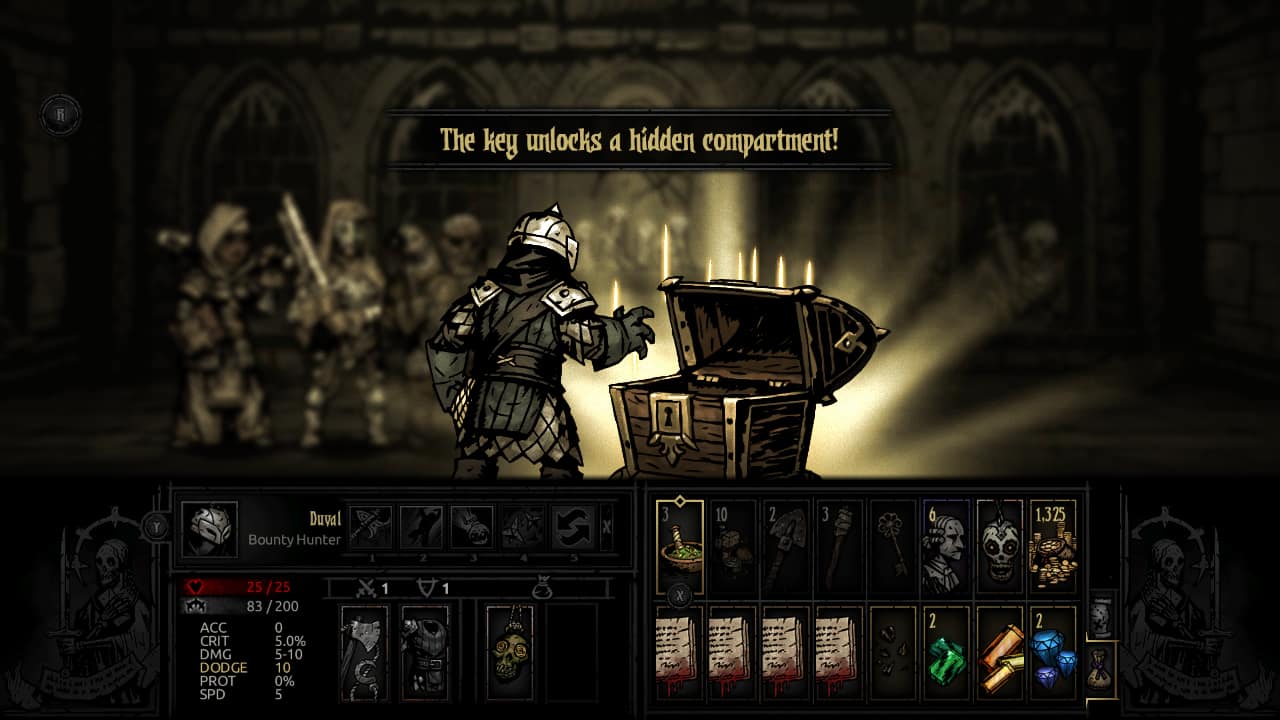Select the aristocrat bust trinket
Viewport: 1280px width, 720px height.
click(945, 541)
